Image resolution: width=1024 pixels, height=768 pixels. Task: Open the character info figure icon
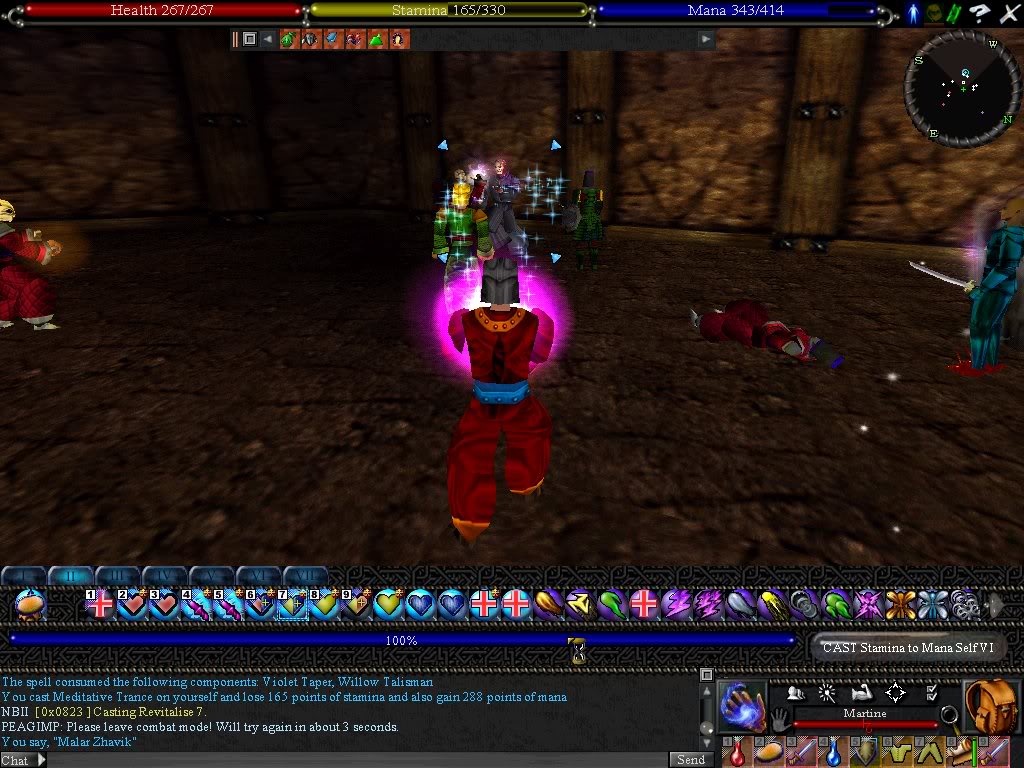pyautogui.click(x=913, y=13)
